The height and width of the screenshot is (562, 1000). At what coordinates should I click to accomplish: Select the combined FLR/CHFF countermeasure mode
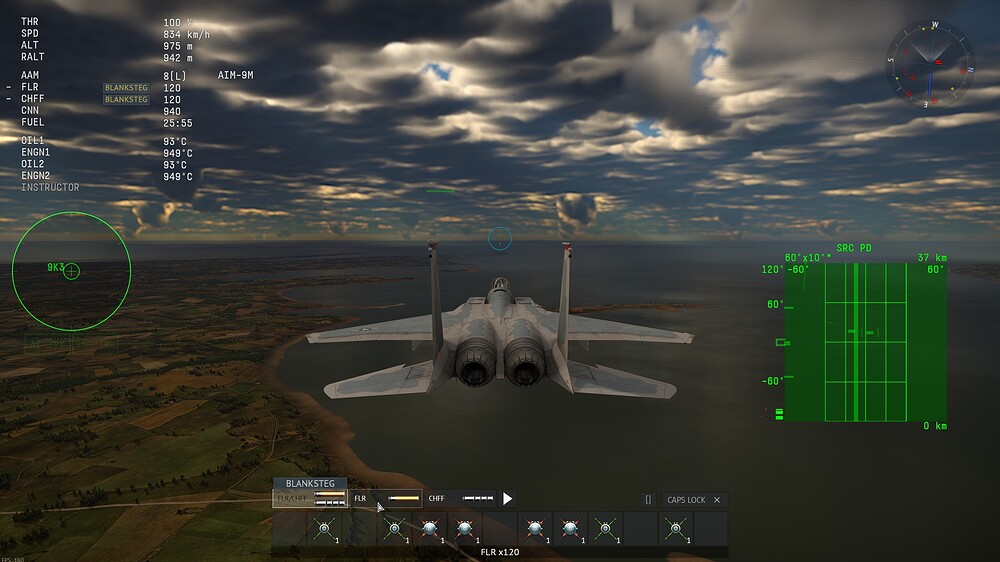(x=310, y=498)
